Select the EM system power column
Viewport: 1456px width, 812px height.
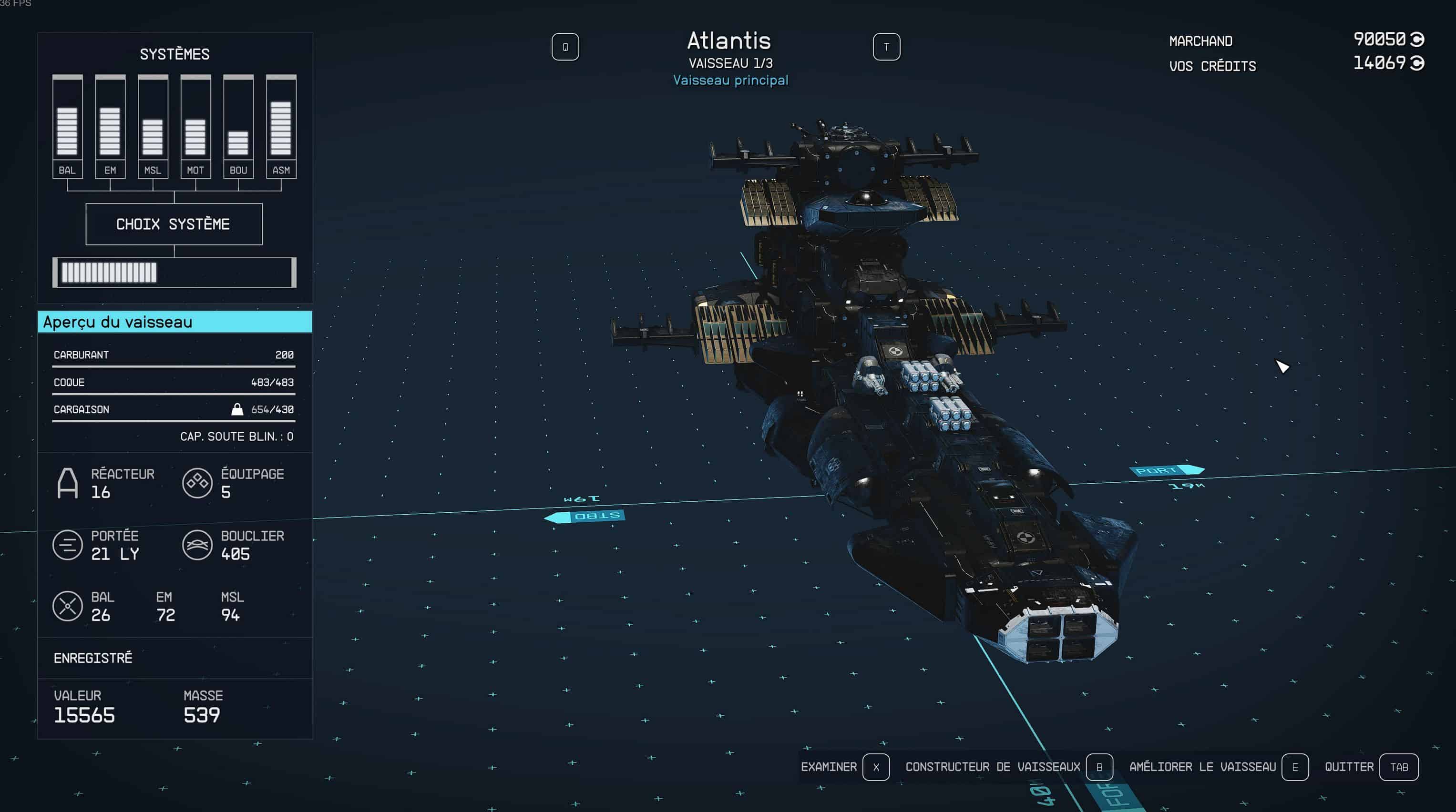(x=110, y=127)
